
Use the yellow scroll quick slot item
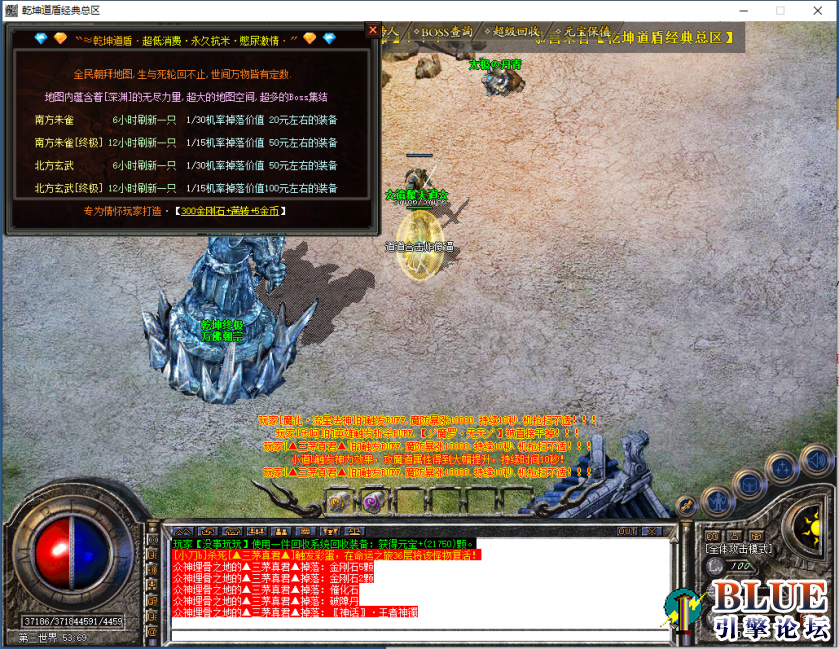340,502
